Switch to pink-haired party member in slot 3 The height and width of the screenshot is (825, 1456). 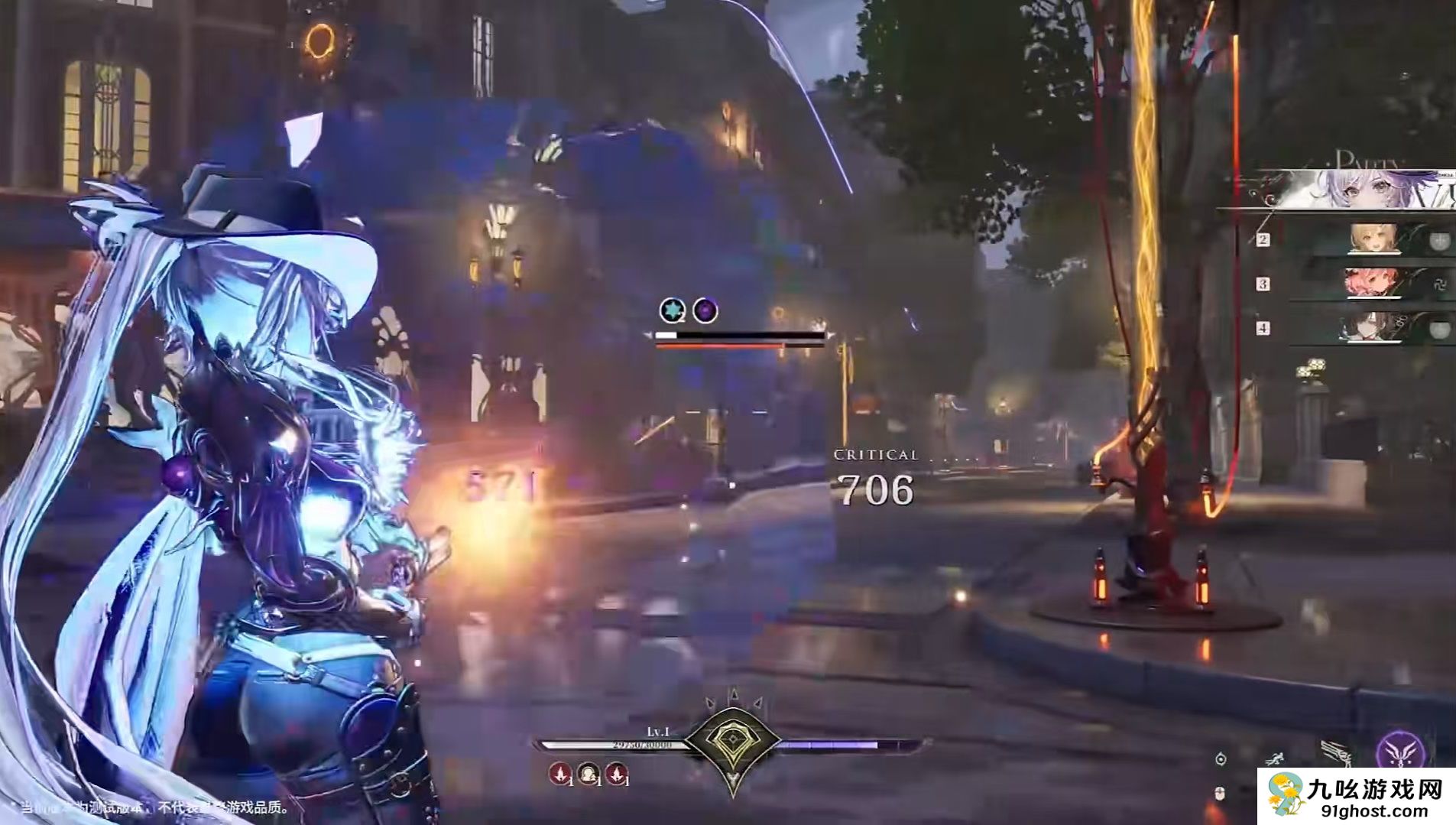pos(1371,284)
